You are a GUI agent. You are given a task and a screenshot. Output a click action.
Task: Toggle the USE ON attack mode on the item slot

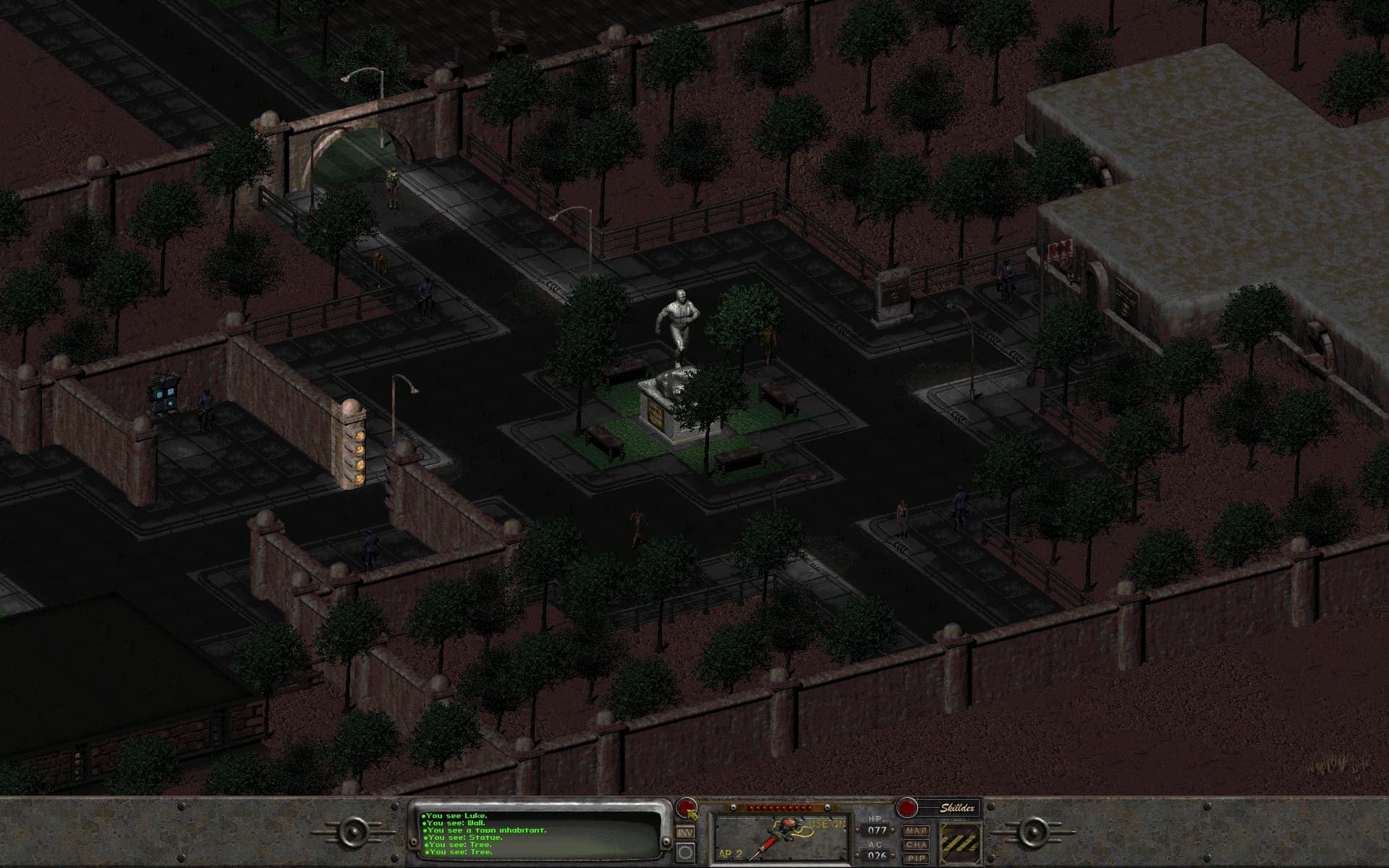coord(828,823)
